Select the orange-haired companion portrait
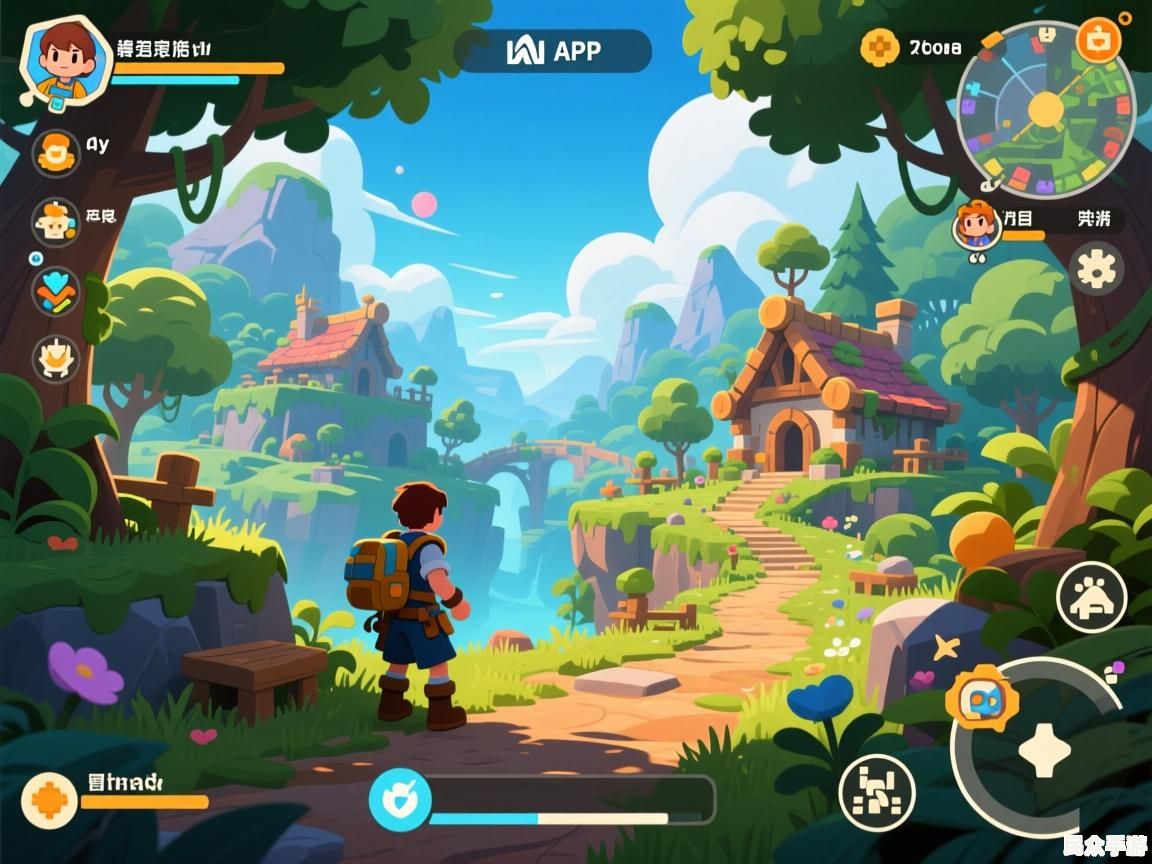Screen dimensions: 1152x864 (x=976, y=224)
